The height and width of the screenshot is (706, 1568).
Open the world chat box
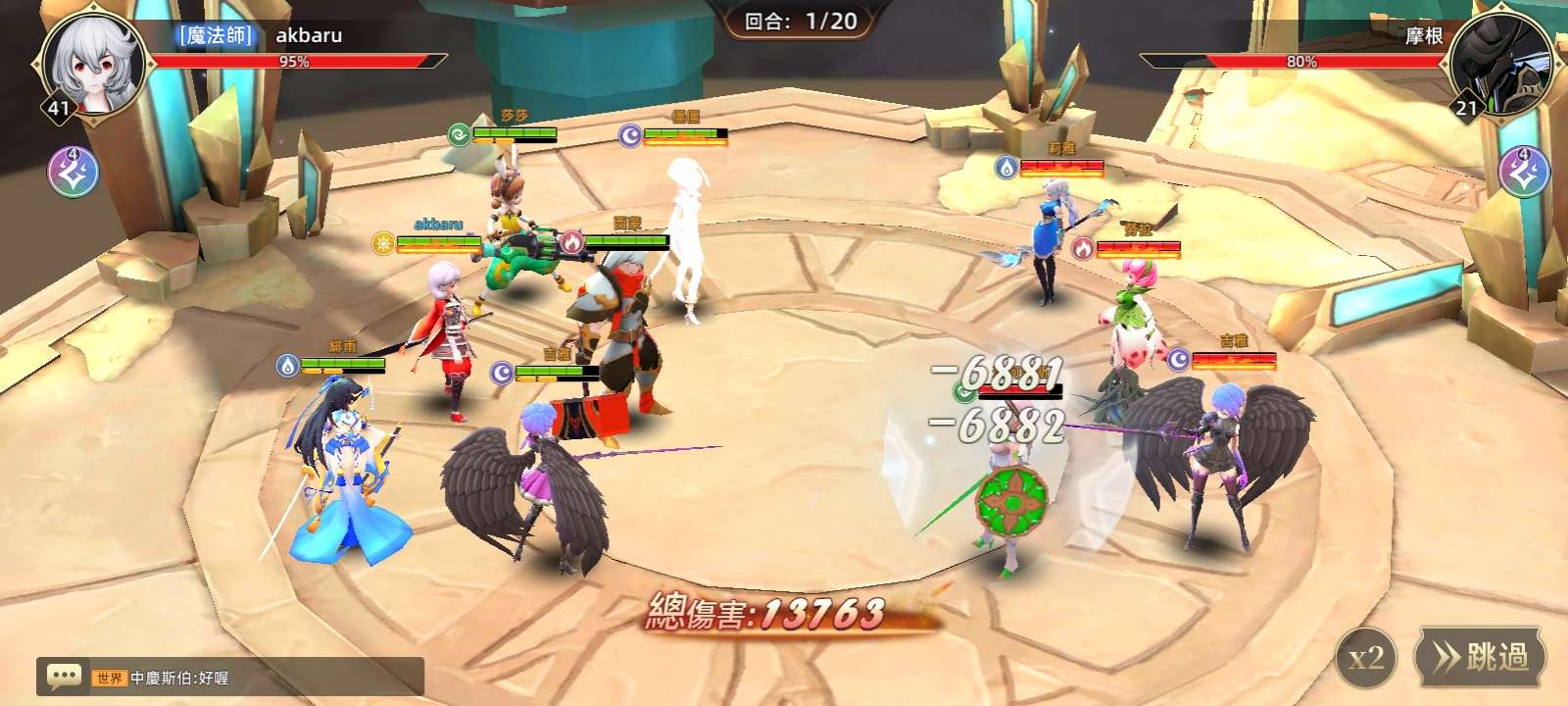click(x=229, y=677)
